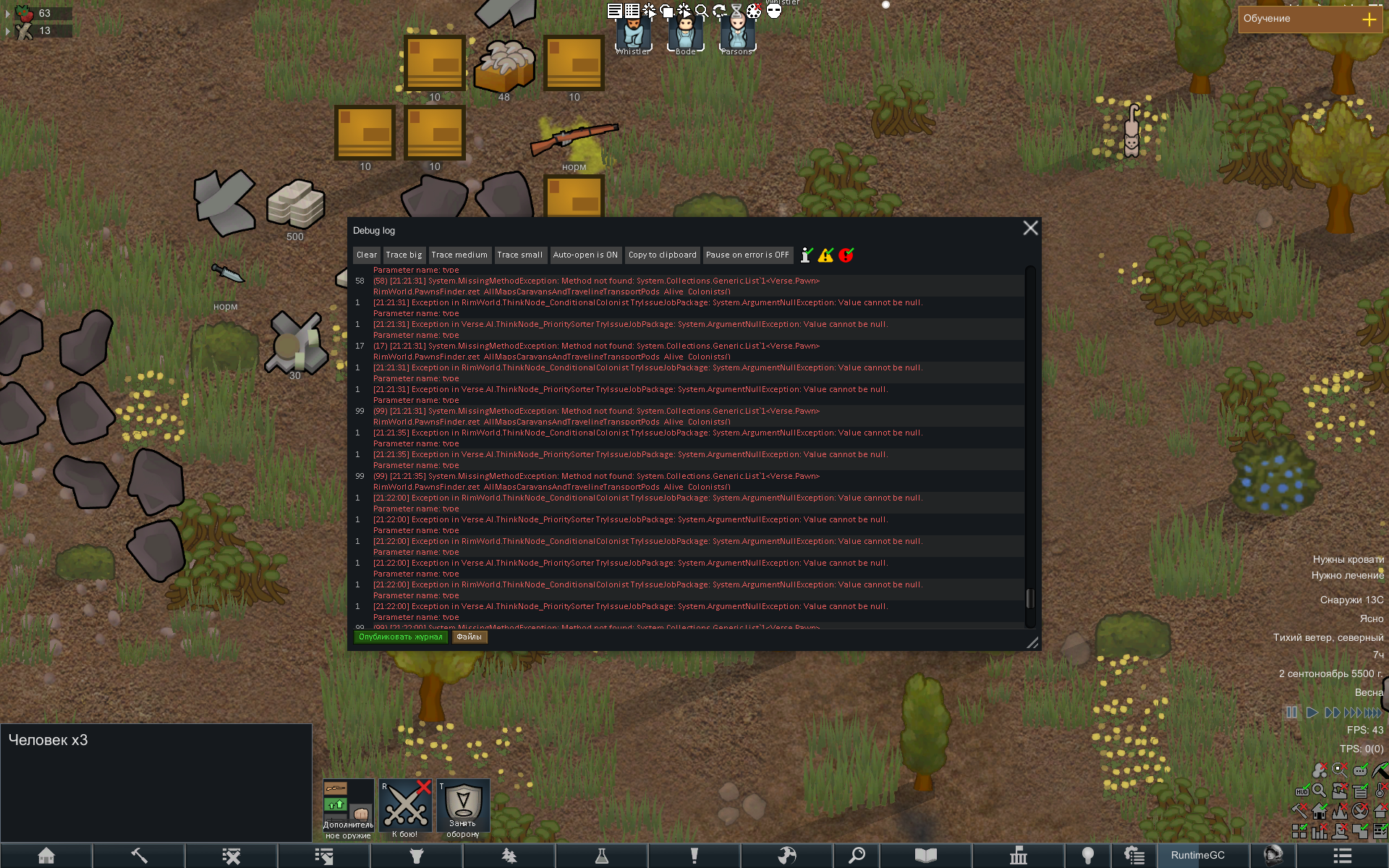1389x868 pixels.
Task: Select colonist Whistler's portrait
Action: tap(633, 33)
